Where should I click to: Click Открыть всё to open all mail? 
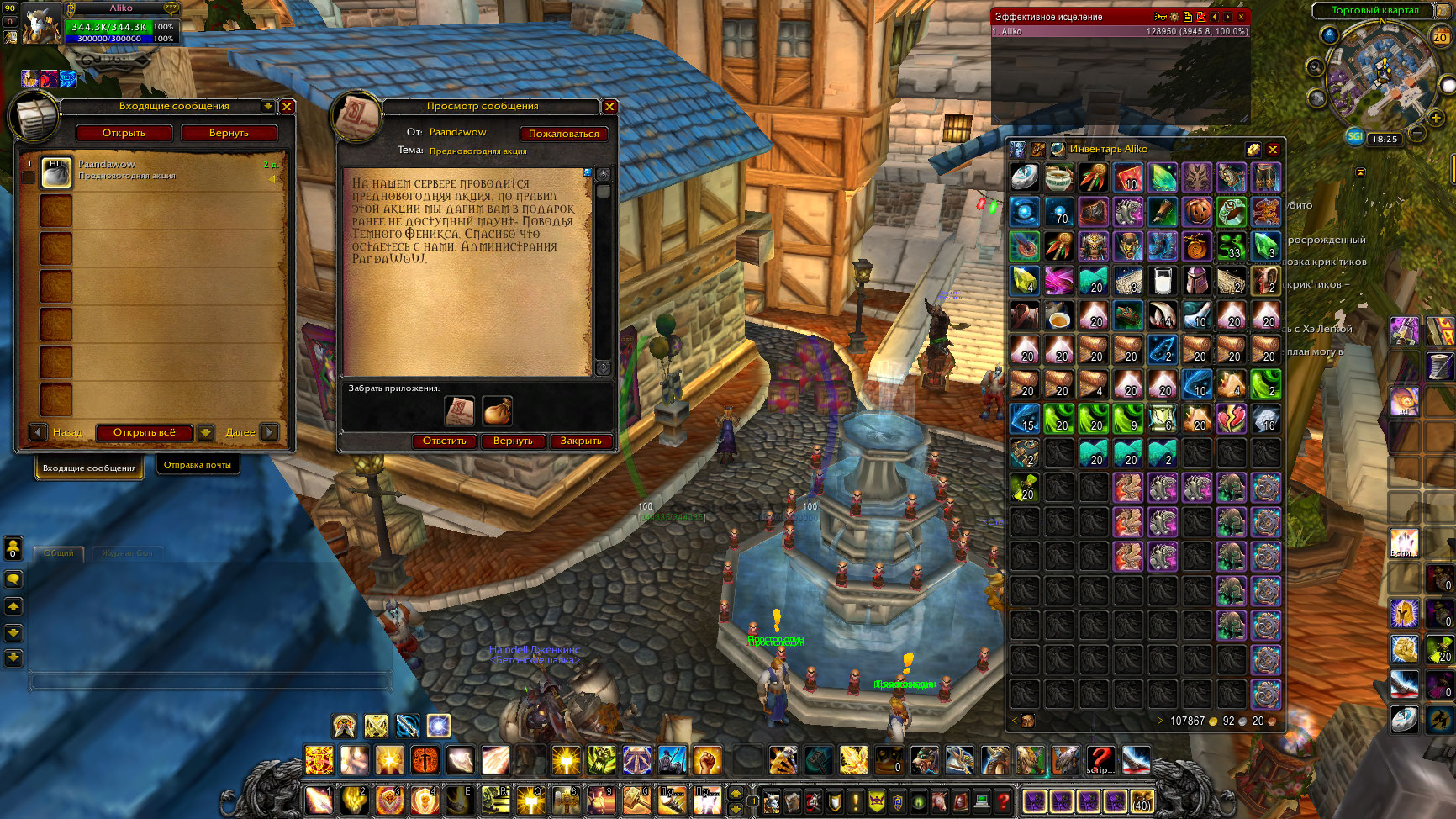(x=145, y=432)
